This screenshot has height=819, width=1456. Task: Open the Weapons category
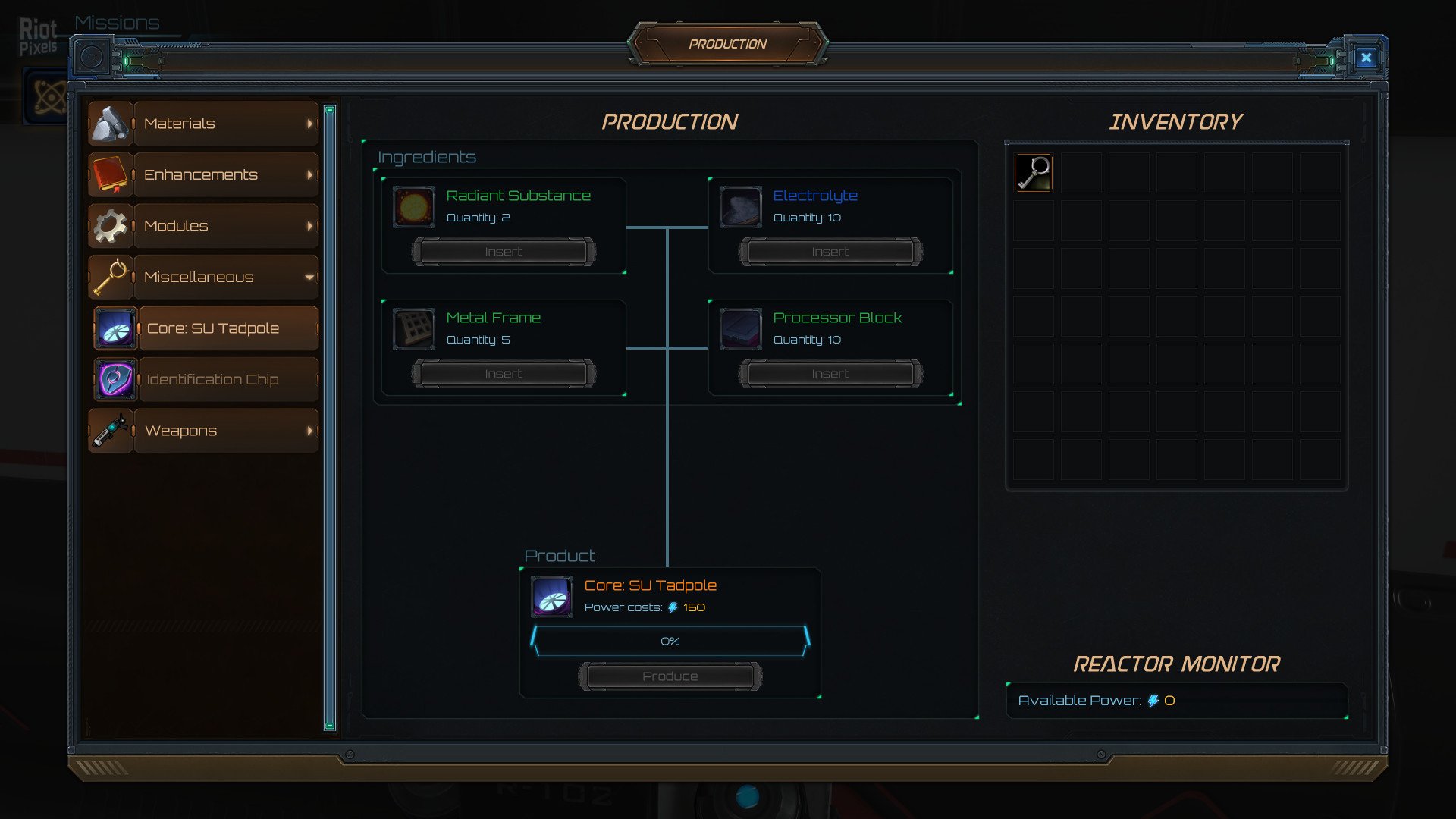[x=202, y=431]
